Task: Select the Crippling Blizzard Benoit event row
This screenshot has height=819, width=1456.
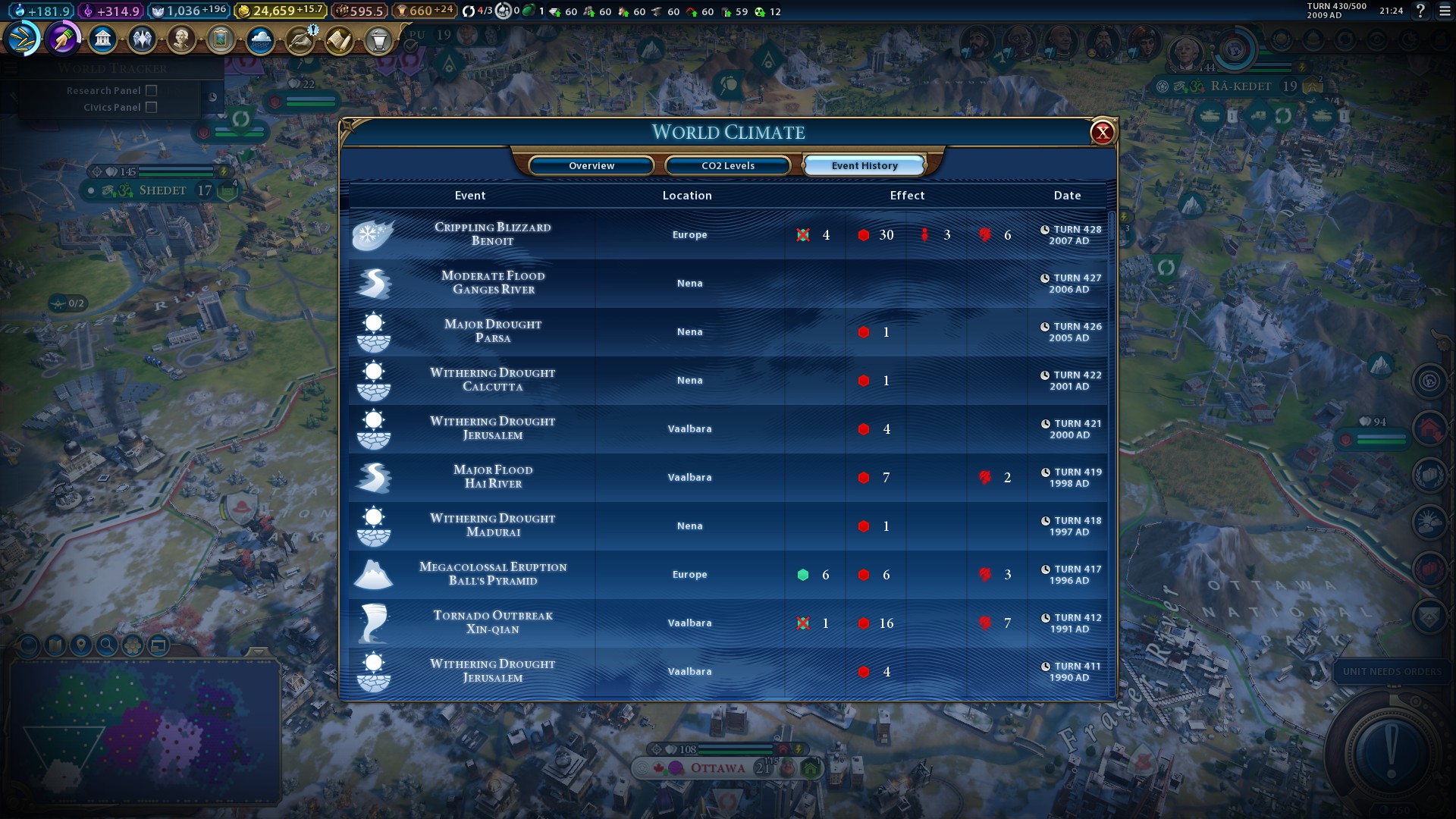Action: (493, 234)
